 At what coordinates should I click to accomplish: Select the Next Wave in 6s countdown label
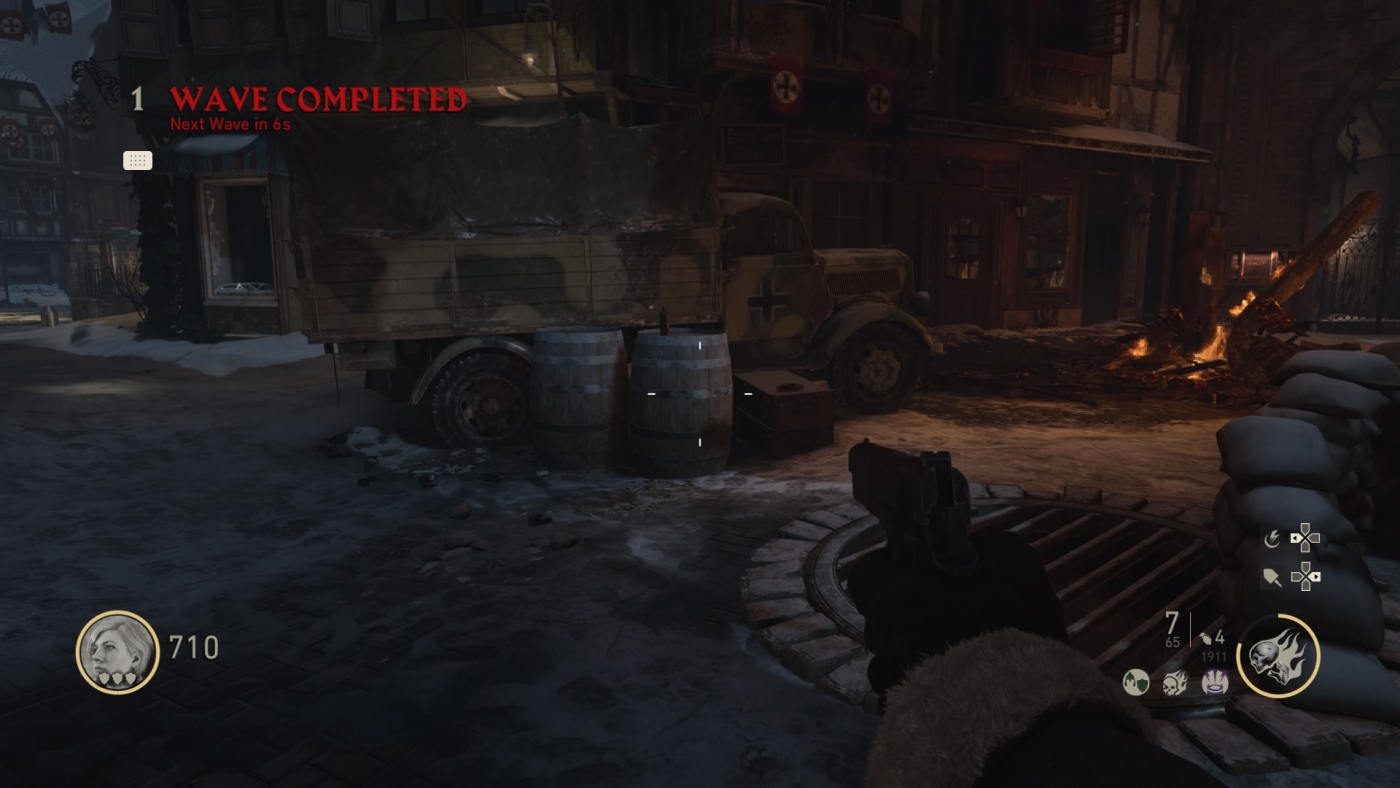pyautogui.click(x=230, y=124)
